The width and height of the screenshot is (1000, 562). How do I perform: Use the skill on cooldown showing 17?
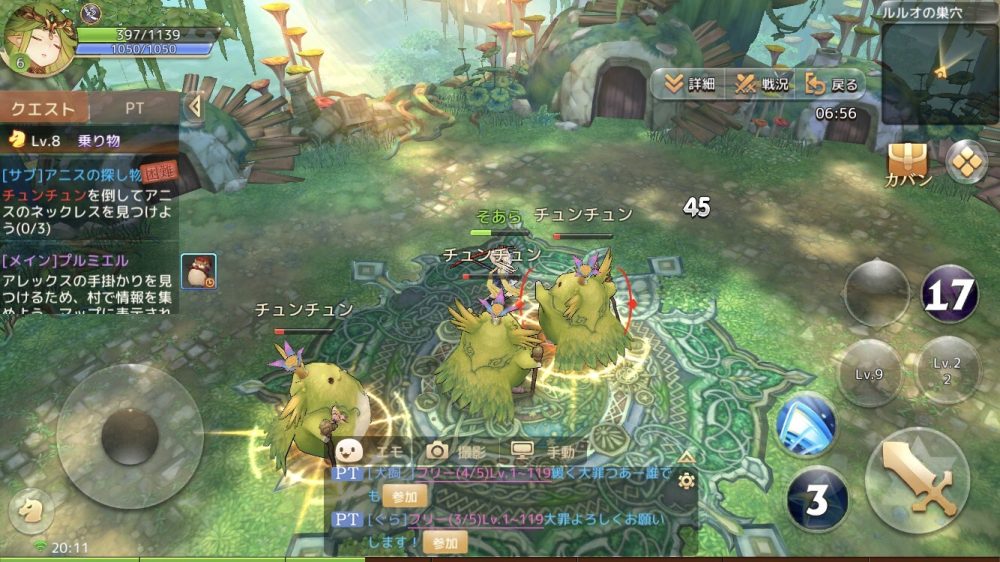(948, 295)
